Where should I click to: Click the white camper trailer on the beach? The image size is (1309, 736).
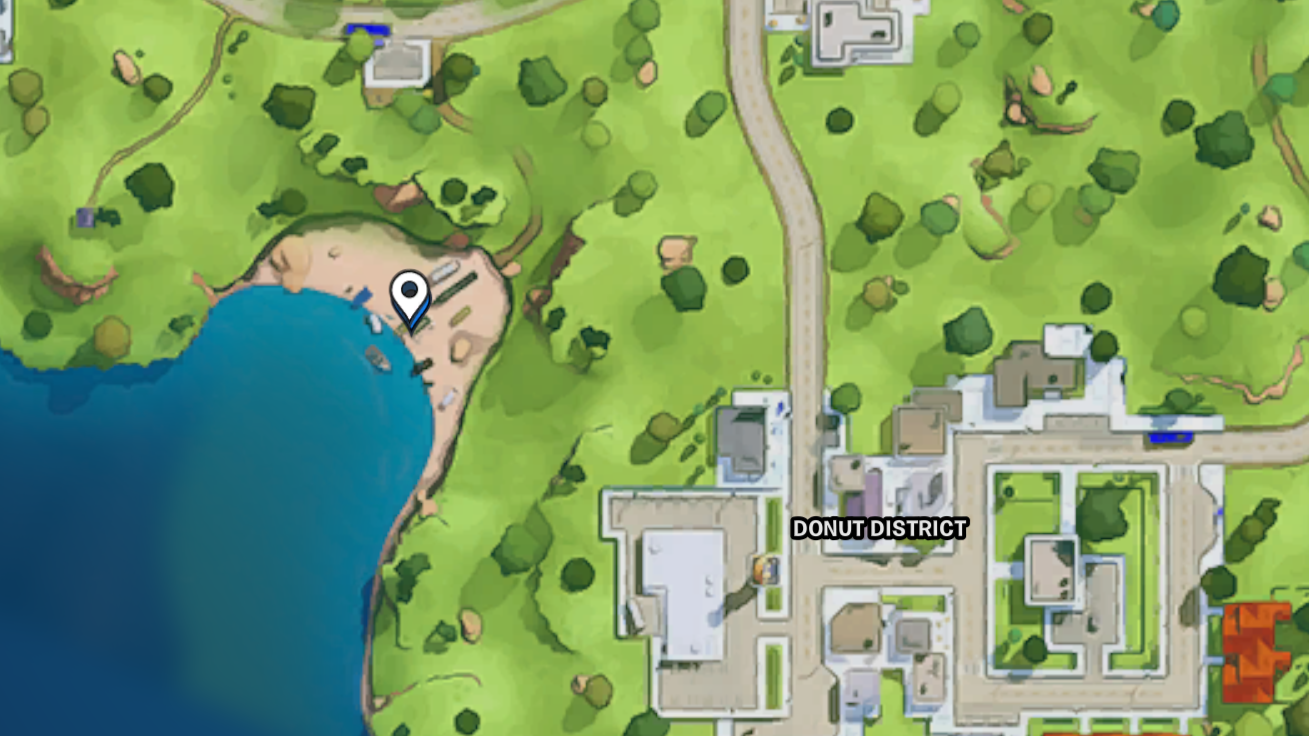click(x=446, y=271)
